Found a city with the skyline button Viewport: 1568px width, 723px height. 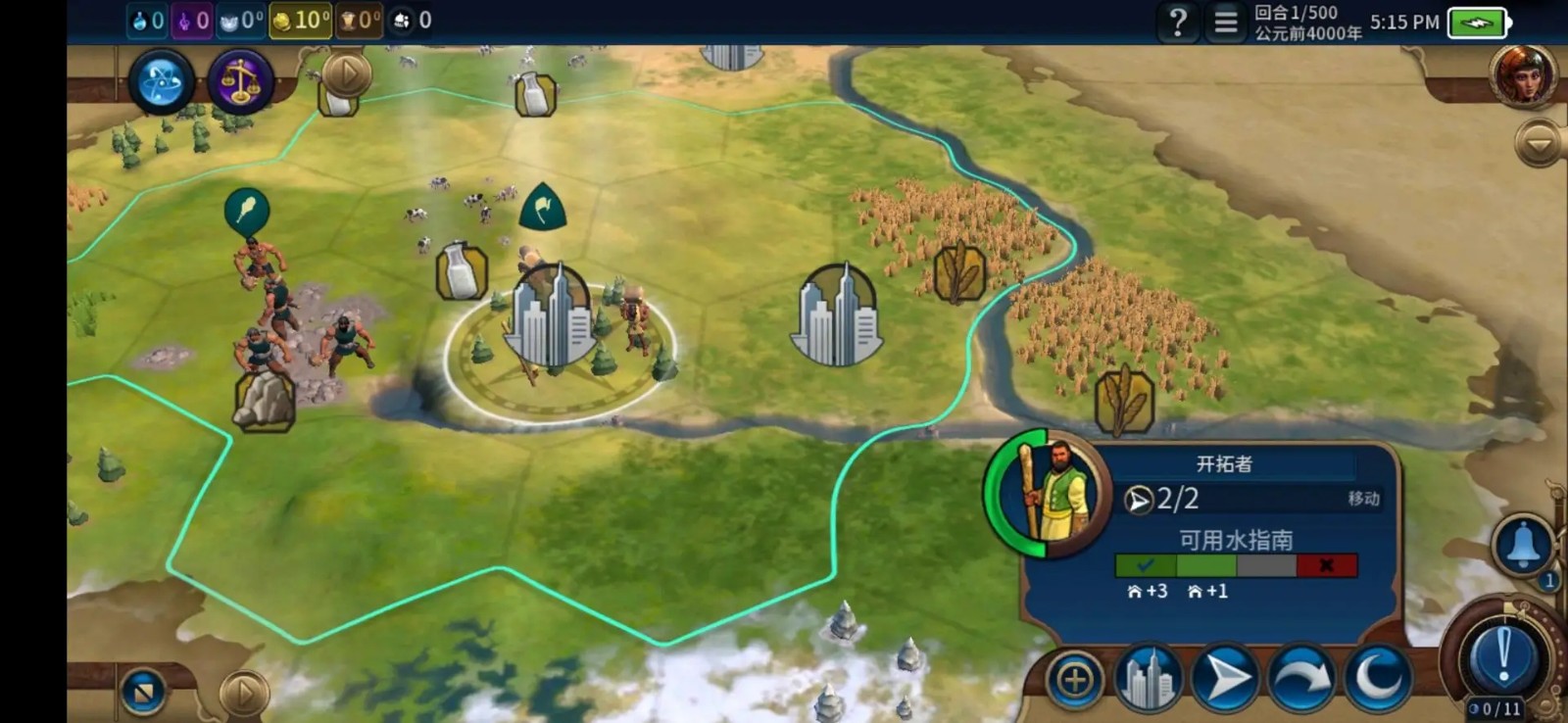(x=1149, y=678)
